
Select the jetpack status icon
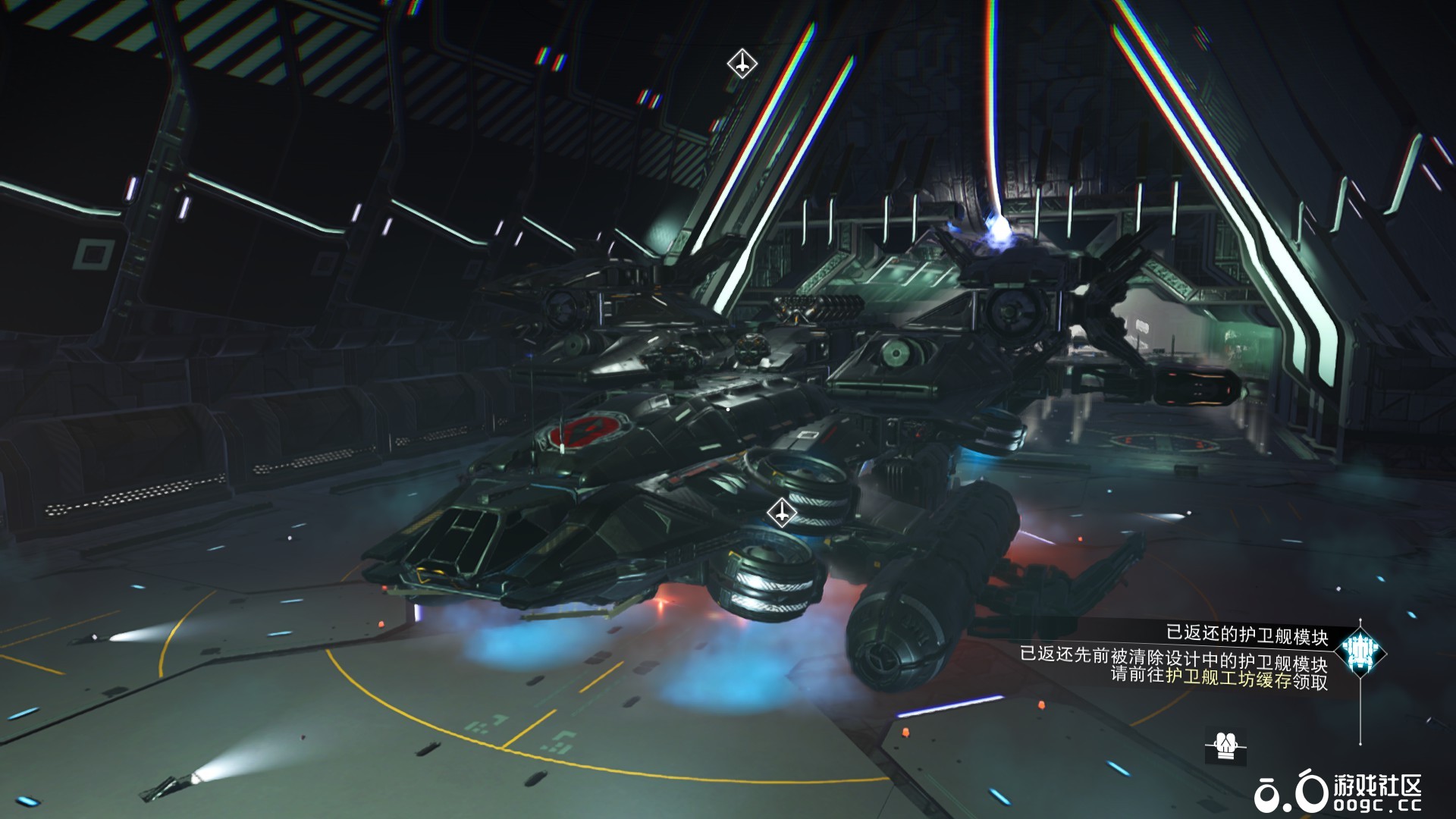click(1222, 745)
